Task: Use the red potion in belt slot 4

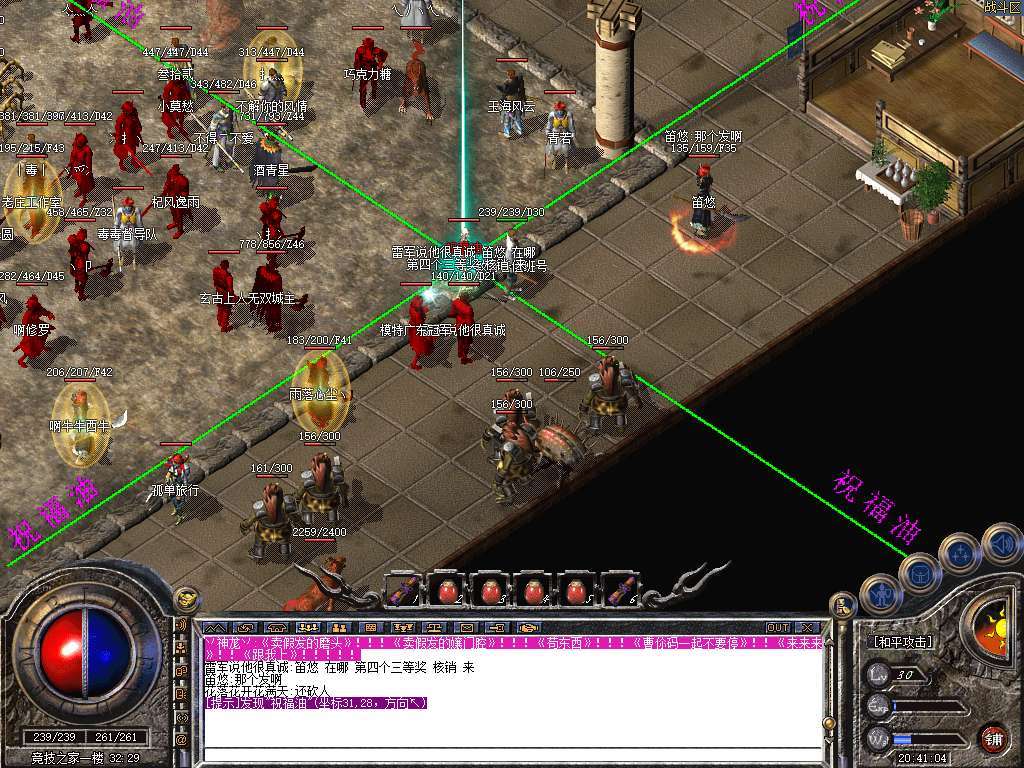Action: [x=532, y=590]
